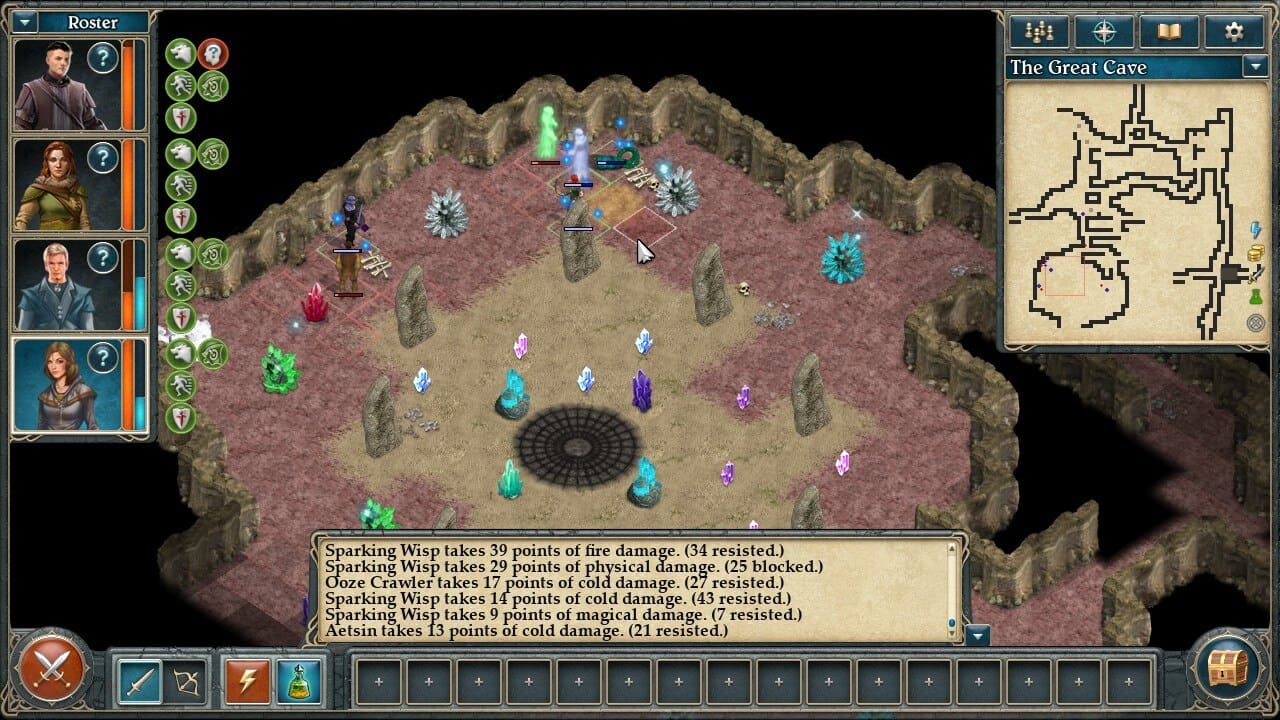
Task: Select the red-haired woman in green portrait
Action: 64,185
